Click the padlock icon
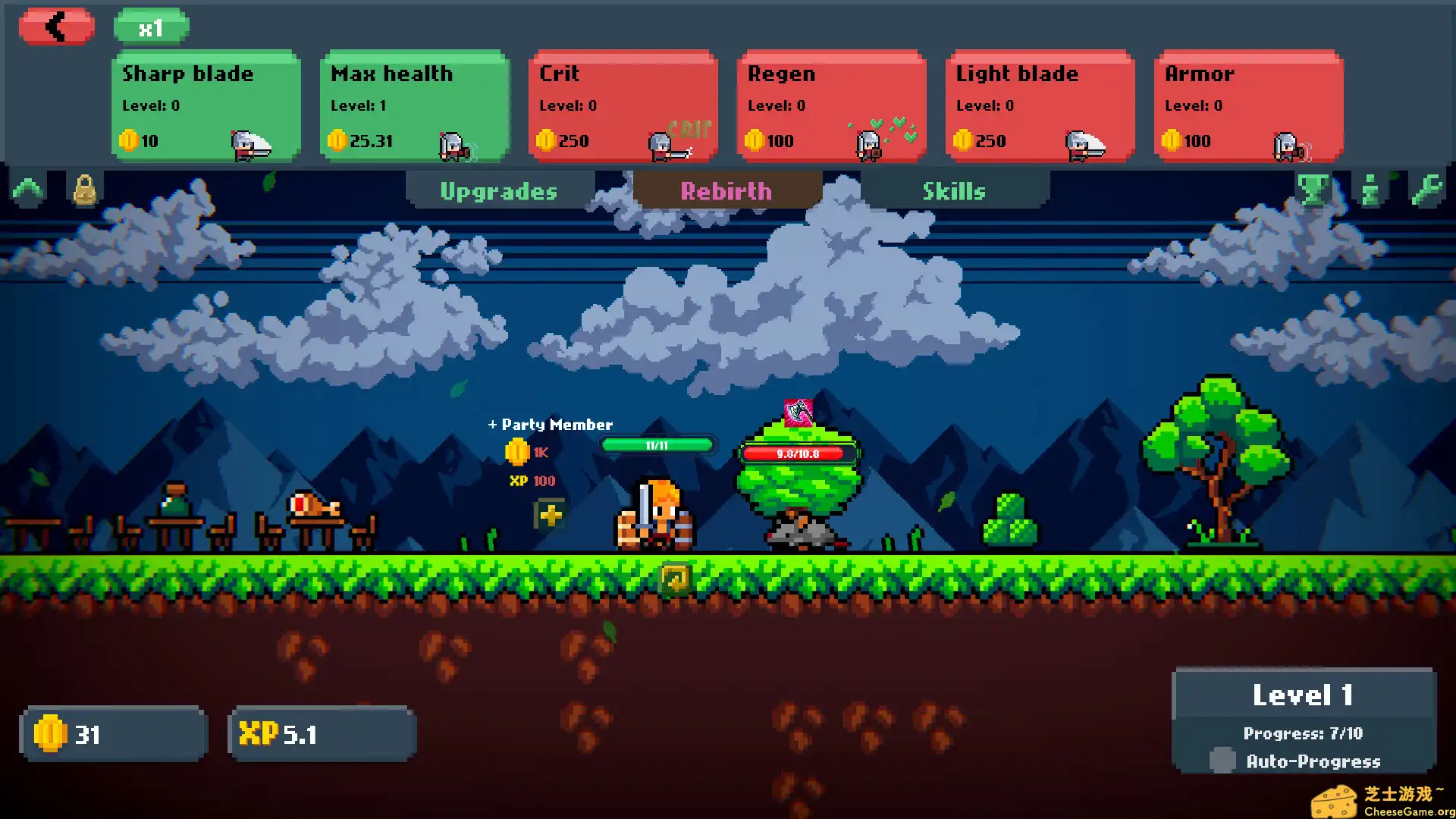The width and height of the screenshot is (1456, 819). [84, 190]
